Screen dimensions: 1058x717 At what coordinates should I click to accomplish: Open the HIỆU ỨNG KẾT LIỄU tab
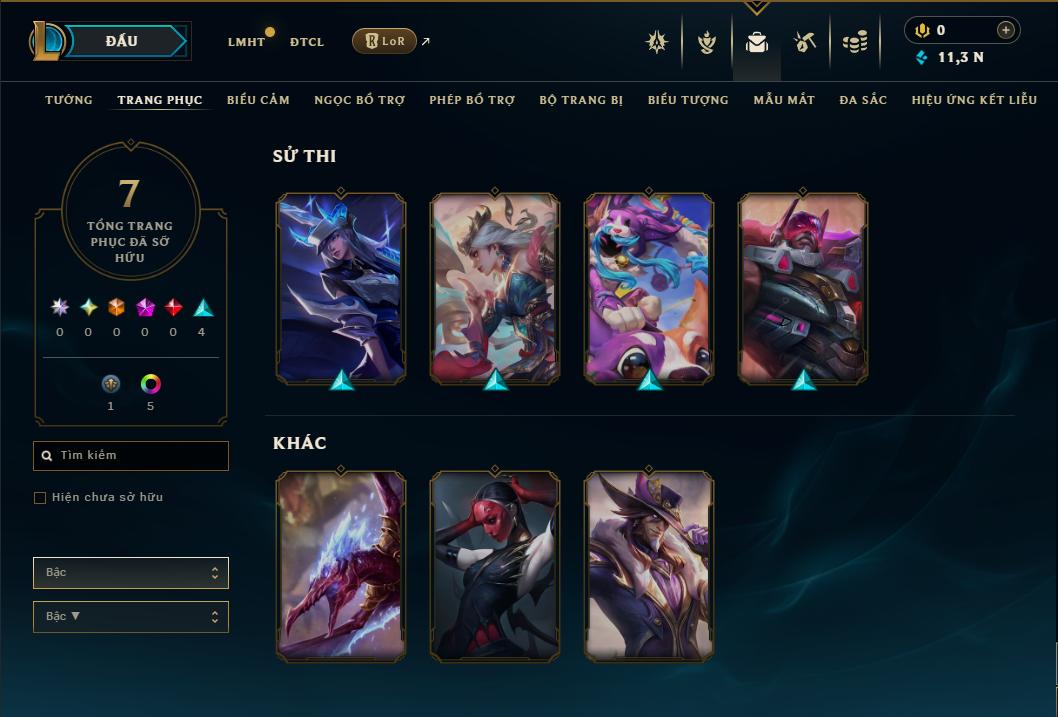coord(974,100)
